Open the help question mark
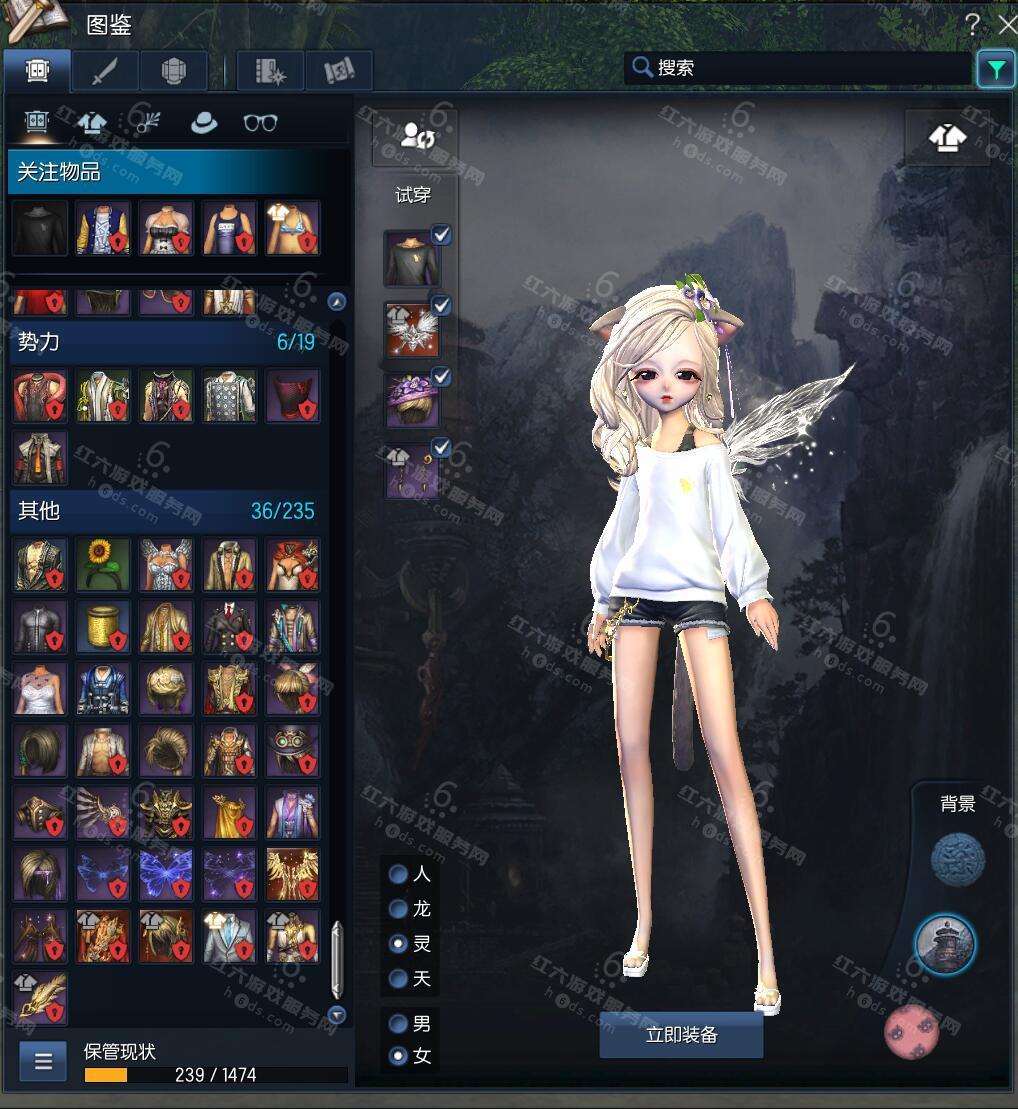The image size is (1018, 1109). (x=973, y=24)
